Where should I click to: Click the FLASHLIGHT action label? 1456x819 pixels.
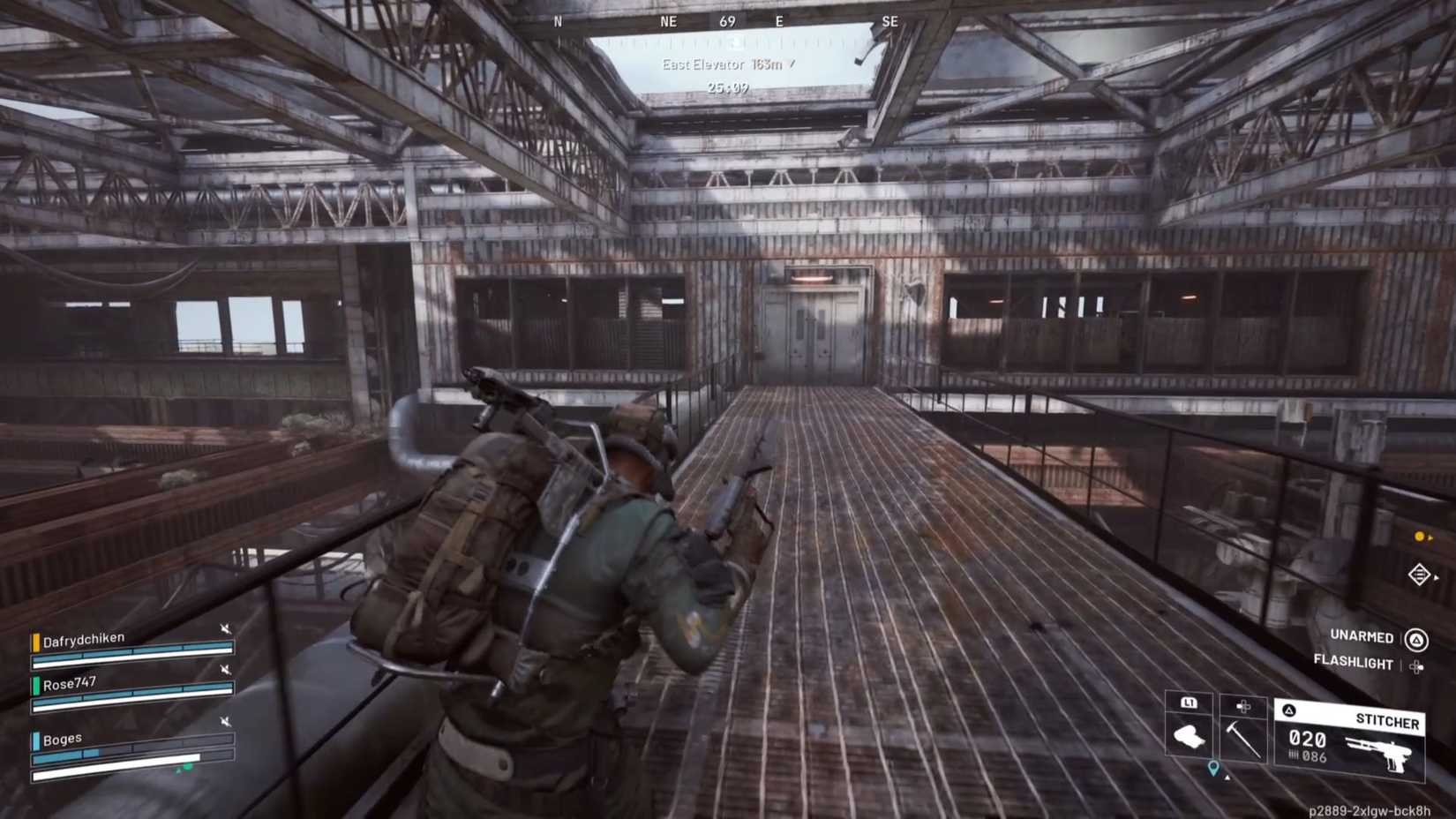point(1353,664)
